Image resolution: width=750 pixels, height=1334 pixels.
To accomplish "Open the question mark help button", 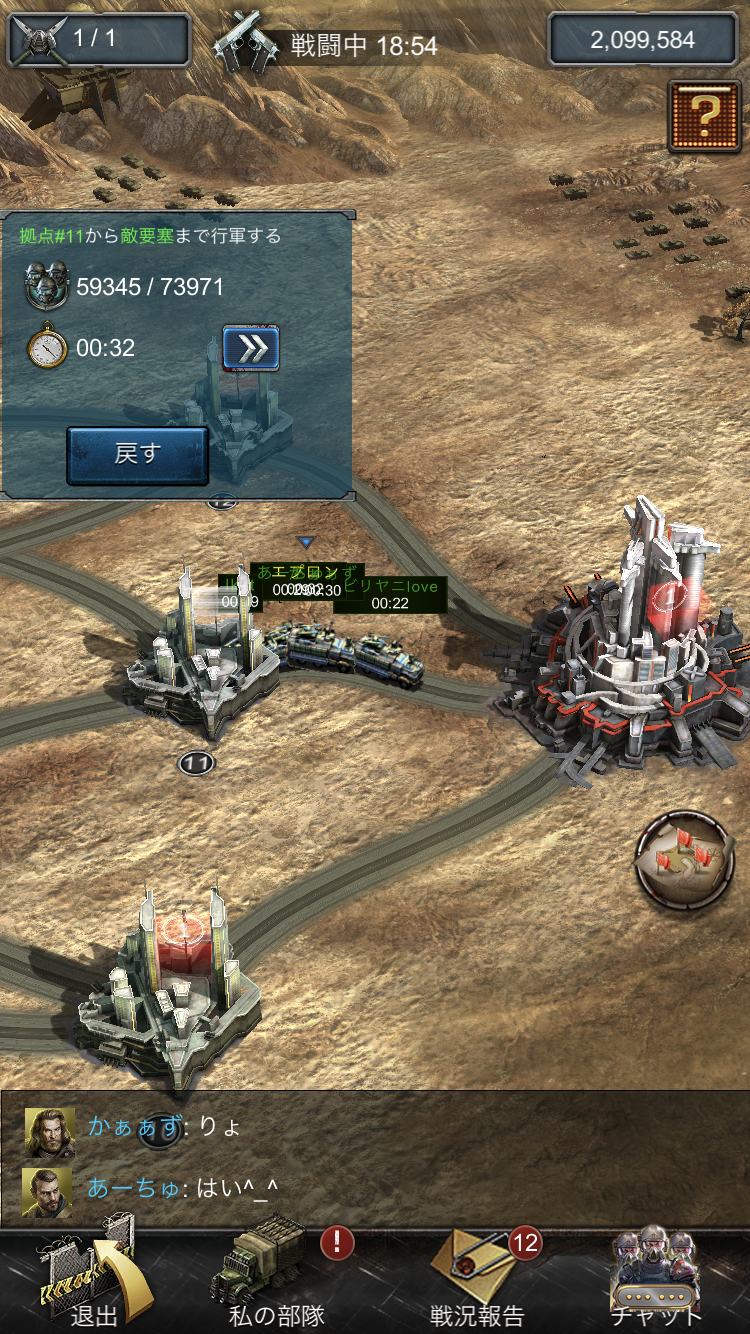I will point(704,116).
